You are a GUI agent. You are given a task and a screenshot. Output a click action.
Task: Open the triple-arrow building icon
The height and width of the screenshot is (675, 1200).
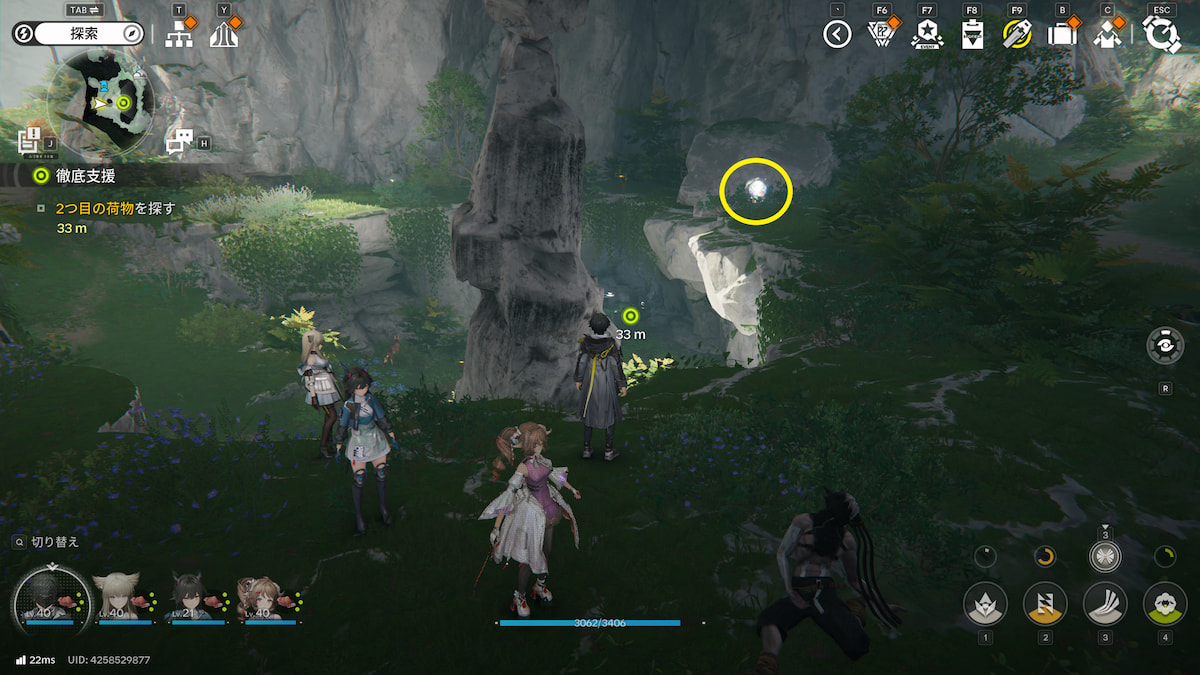point(224,34)
